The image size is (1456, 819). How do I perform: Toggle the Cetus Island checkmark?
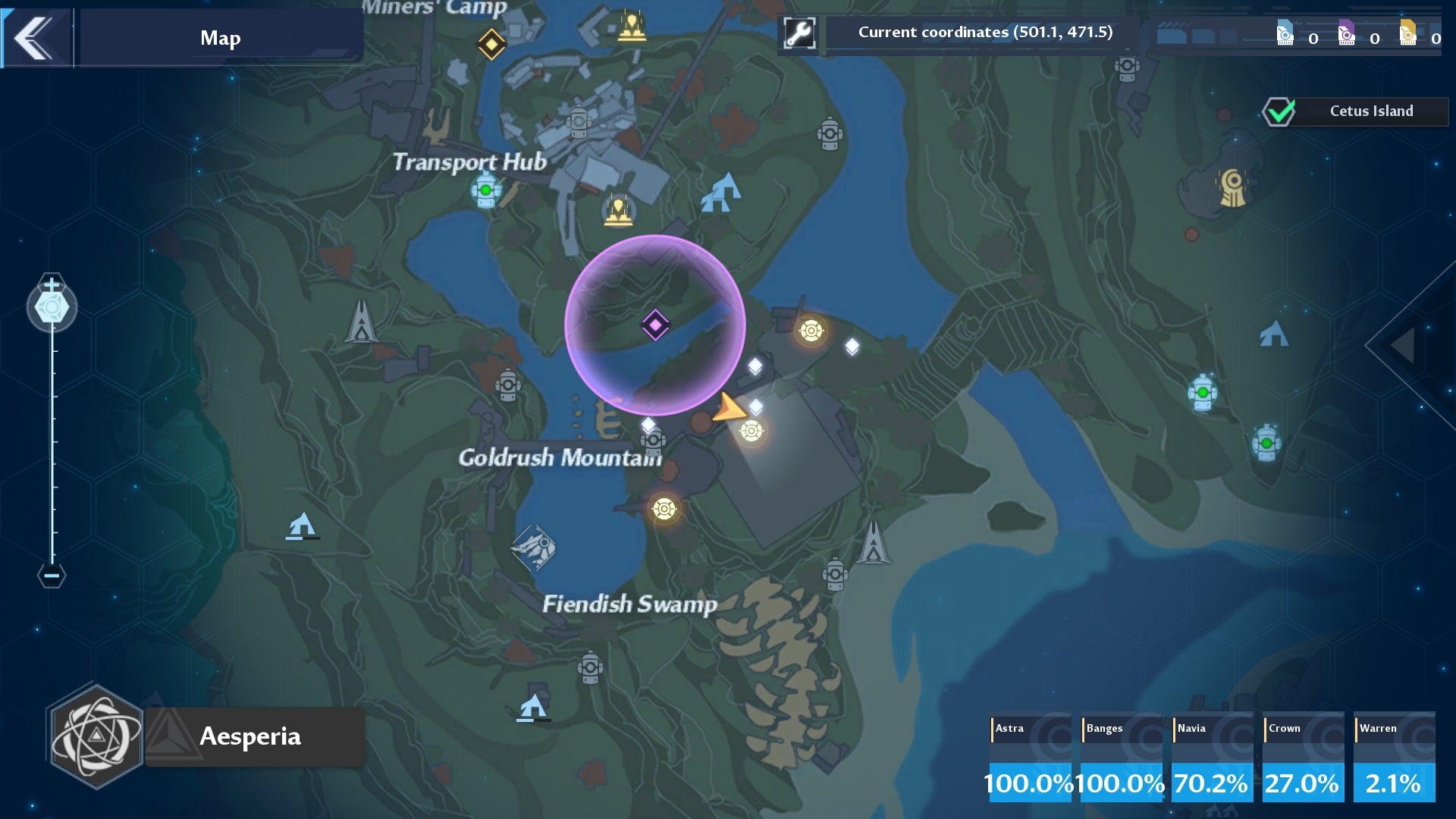(x=1277, y=111)
